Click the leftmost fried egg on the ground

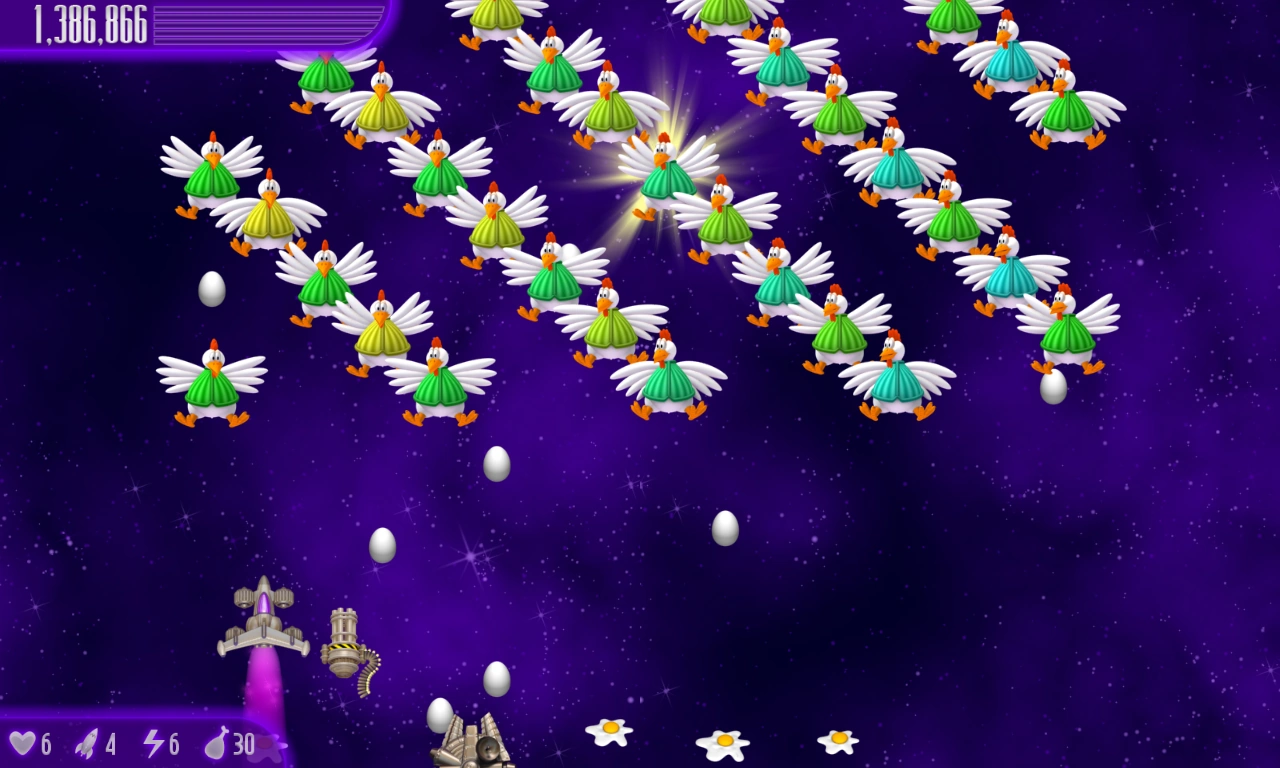(x=610, y=732)
